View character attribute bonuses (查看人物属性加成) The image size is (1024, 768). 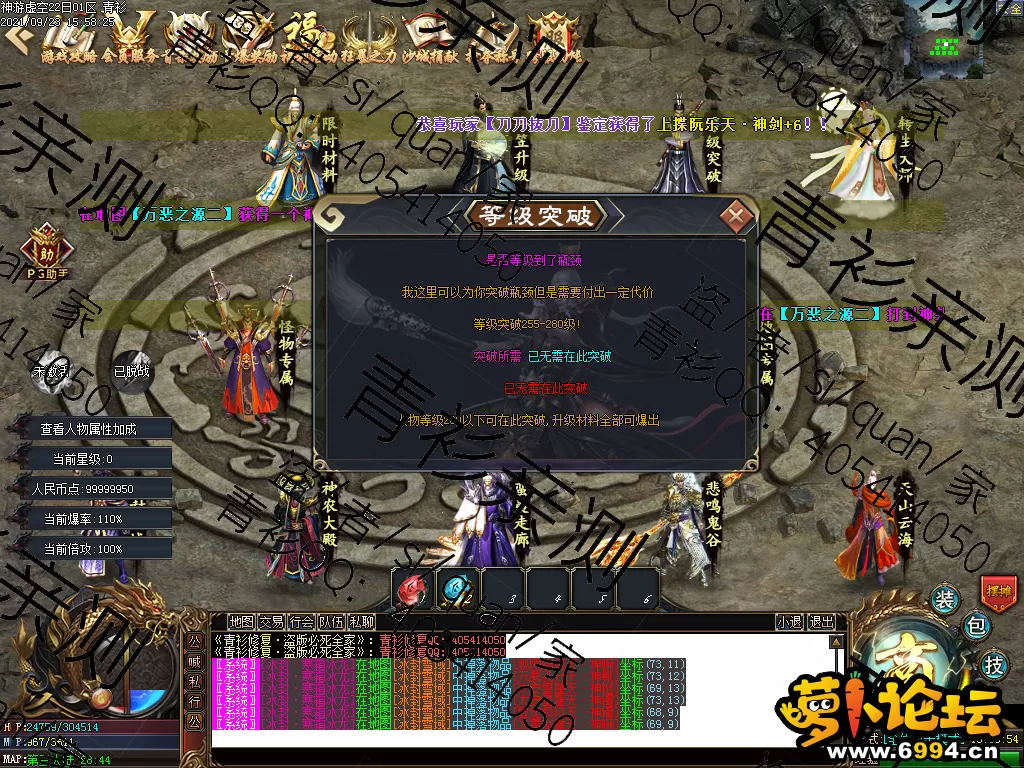pos(89,429)
